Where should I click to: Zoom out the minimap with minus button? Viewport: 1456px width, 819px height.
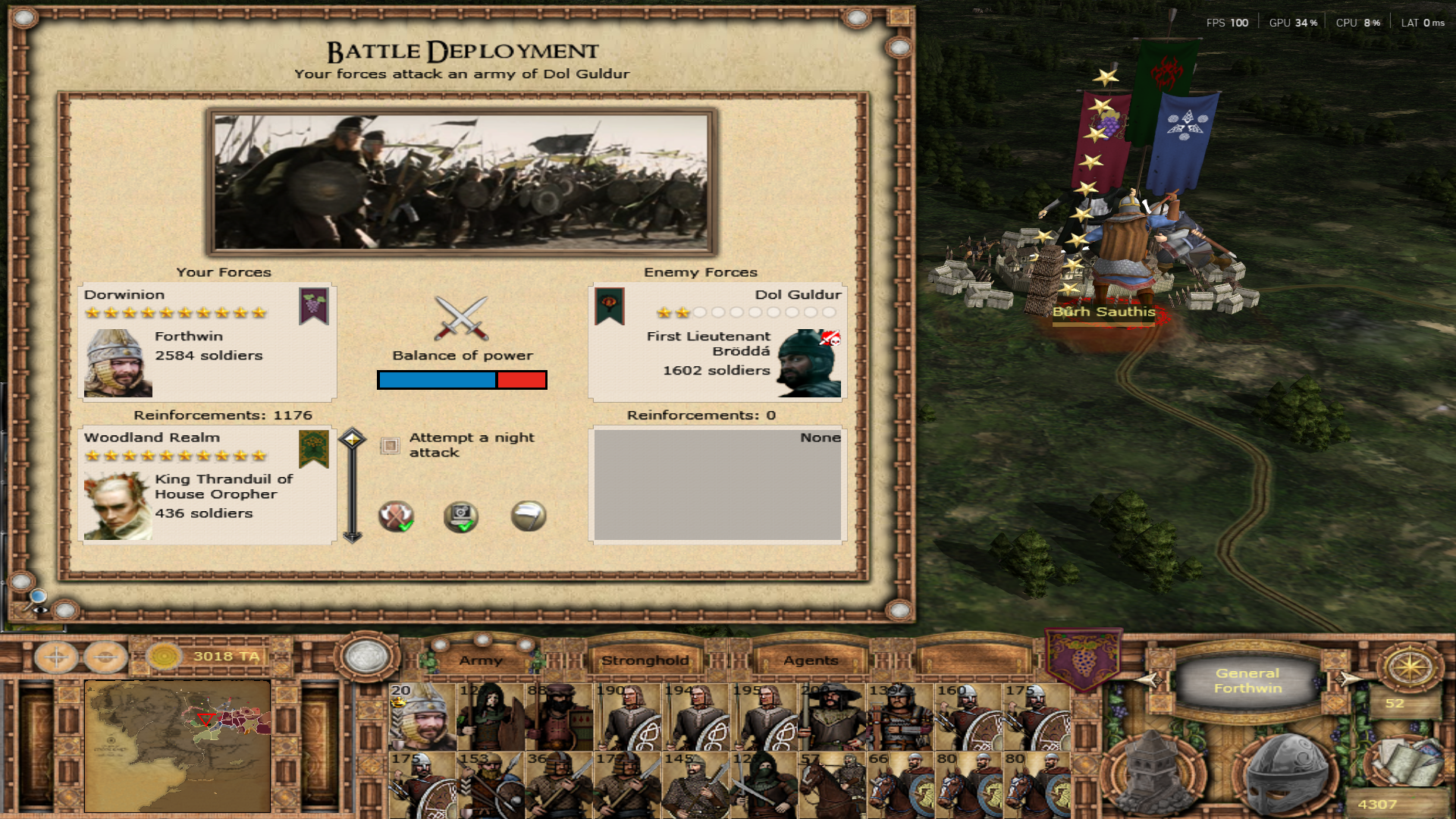[x=105, y=657]
